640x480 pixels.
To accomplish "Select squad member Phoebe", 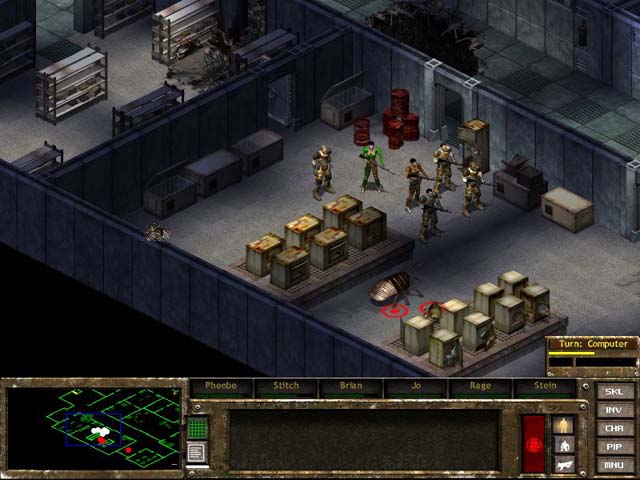I will (220, 386).
